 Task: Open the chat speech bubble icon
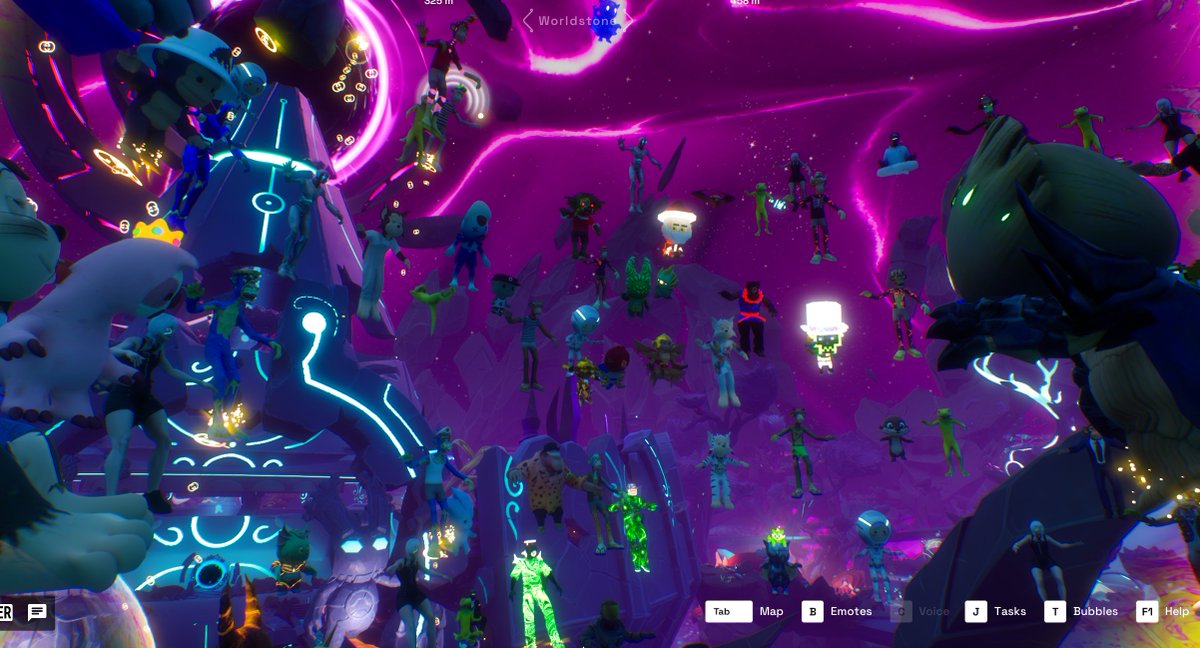37,612
